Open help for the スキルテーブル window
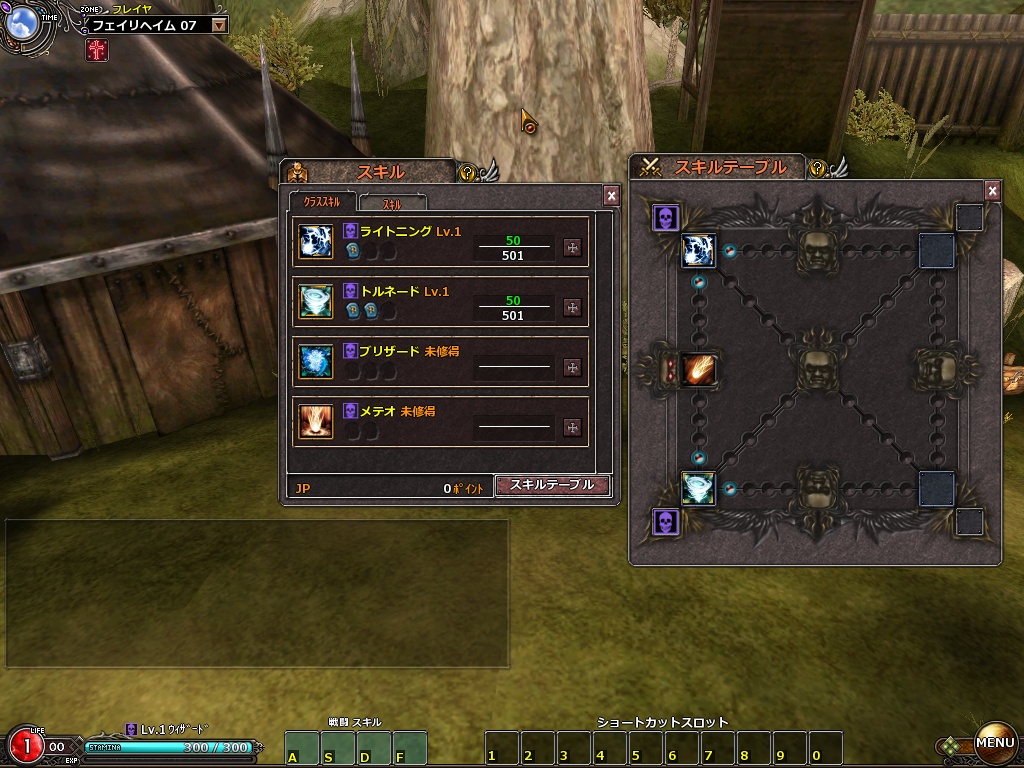The height and width of the screenshot is (768, 1024). click(x=817, y=169)
